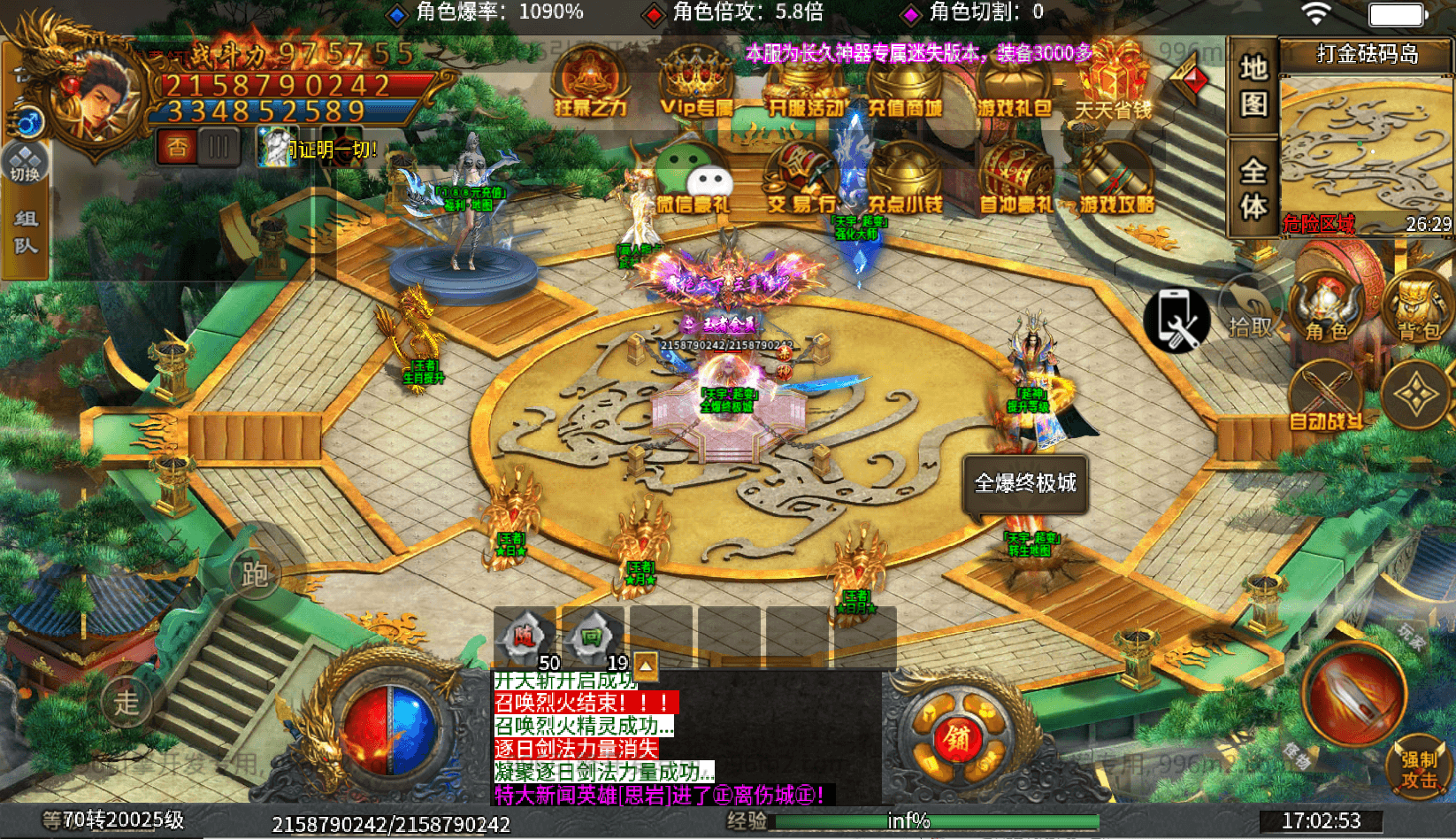Open the 地图 map tab
1456x839 pixels.
1252,84
